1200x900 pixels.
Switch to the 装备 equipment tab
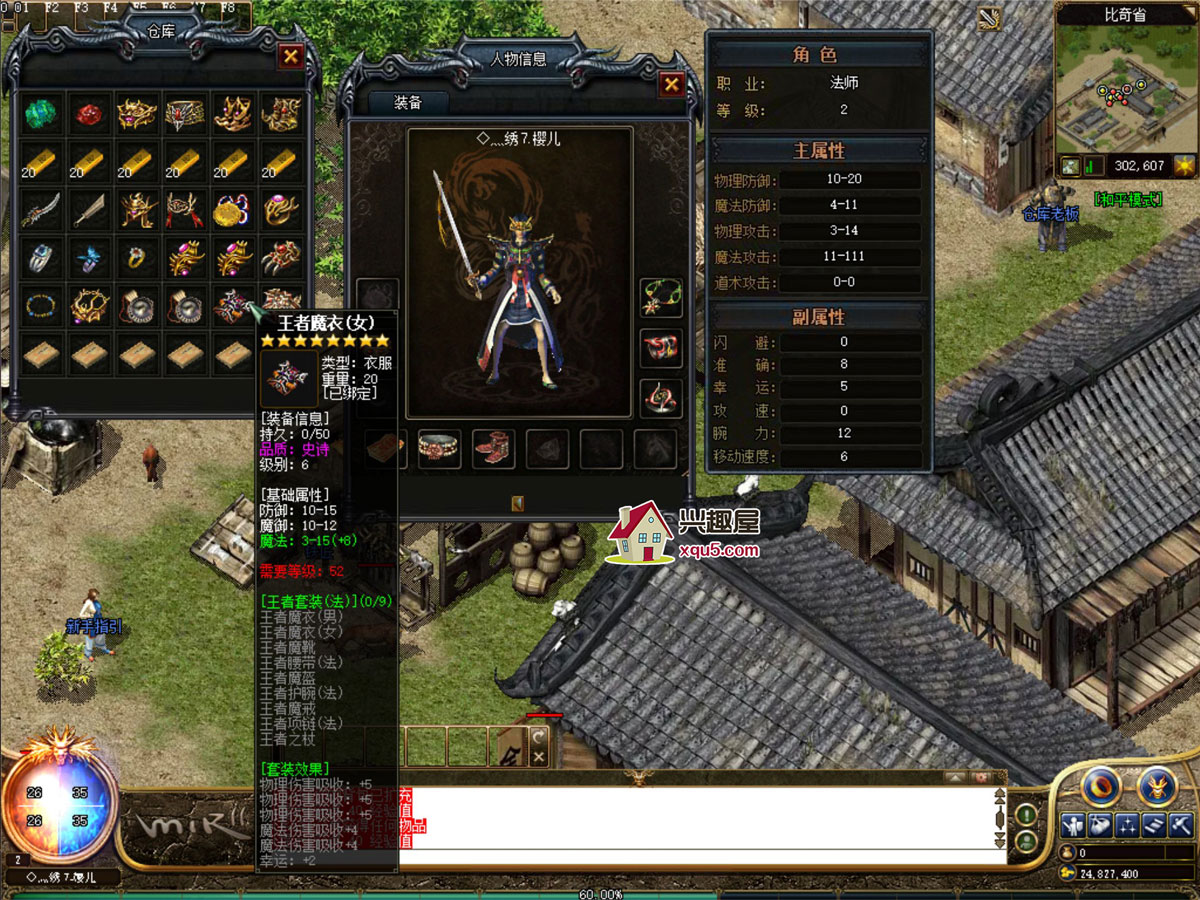click(408, 102)
